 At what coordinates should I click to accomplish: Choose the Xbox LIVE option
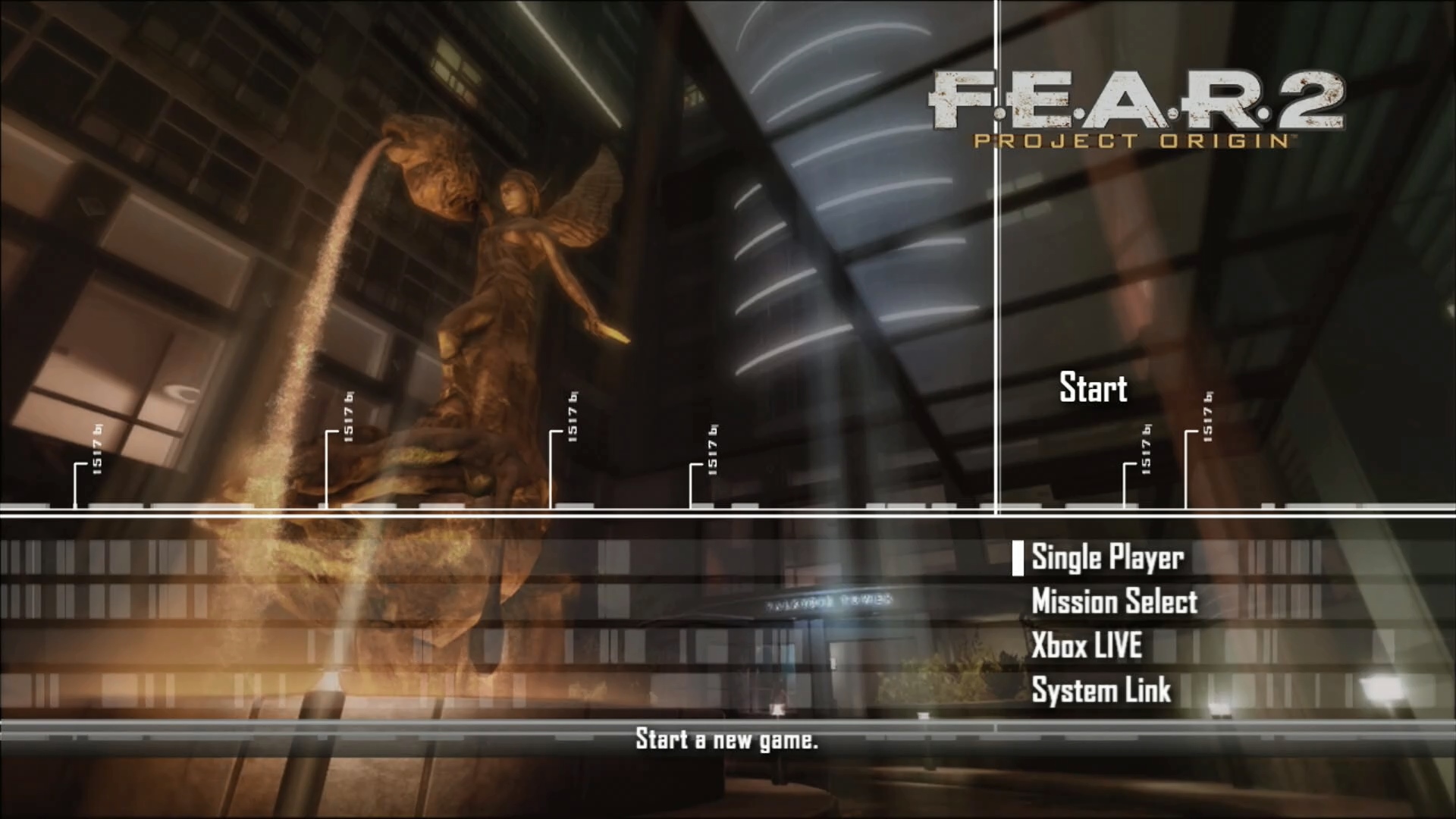pos(1087,646)
